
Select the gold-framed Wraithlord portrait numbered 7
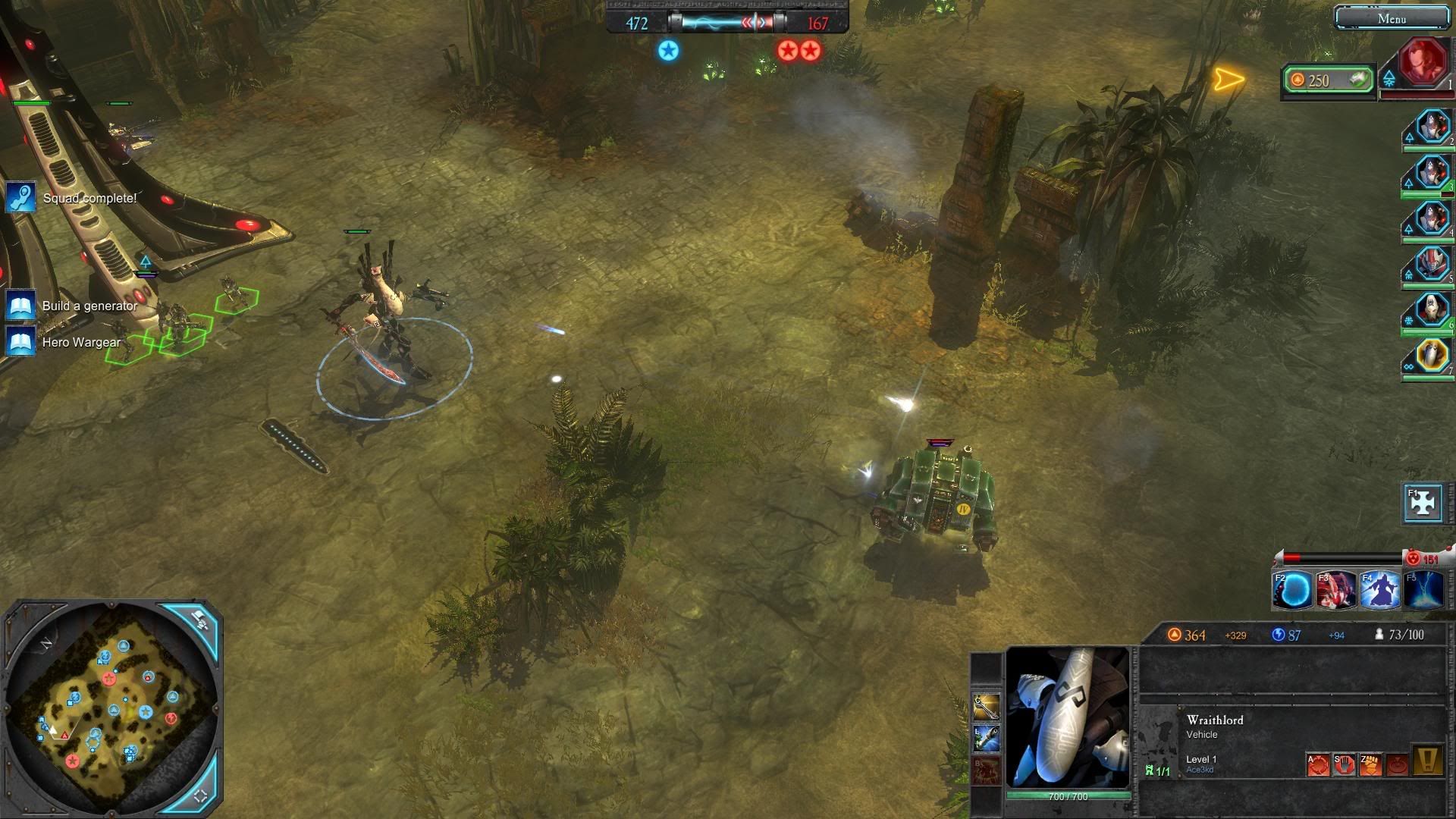click(x=1432, y=355)
